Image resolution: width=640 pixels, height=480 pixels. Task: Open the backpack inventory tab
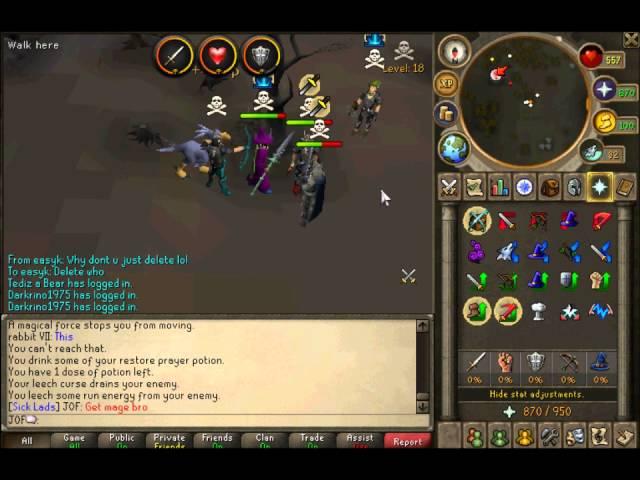[549, 187]
